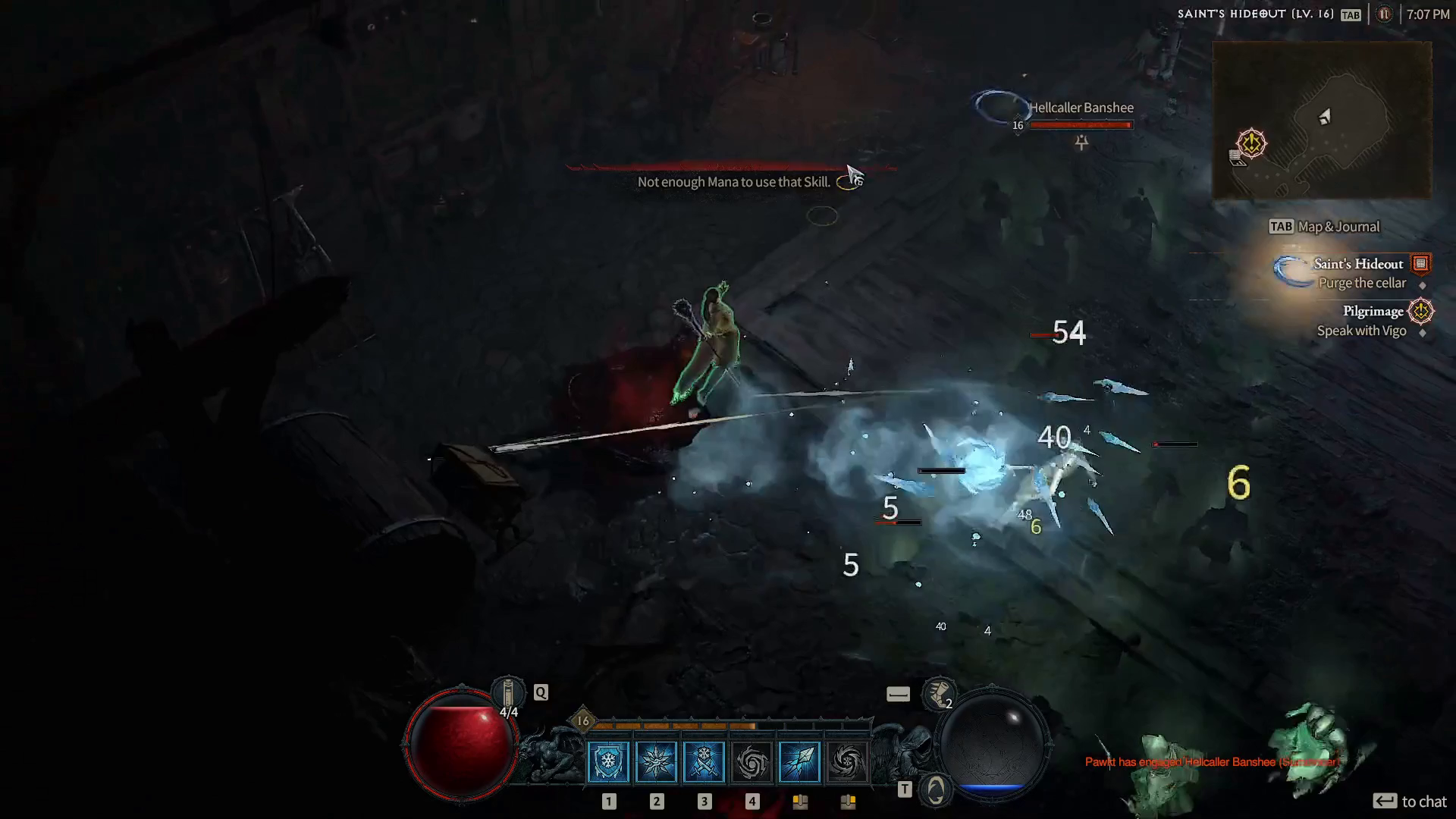The width and height of the screenshot is (1456, 819).
Task: Select the rightmost spiral skill on the hotbar
Action: [846, 761]
